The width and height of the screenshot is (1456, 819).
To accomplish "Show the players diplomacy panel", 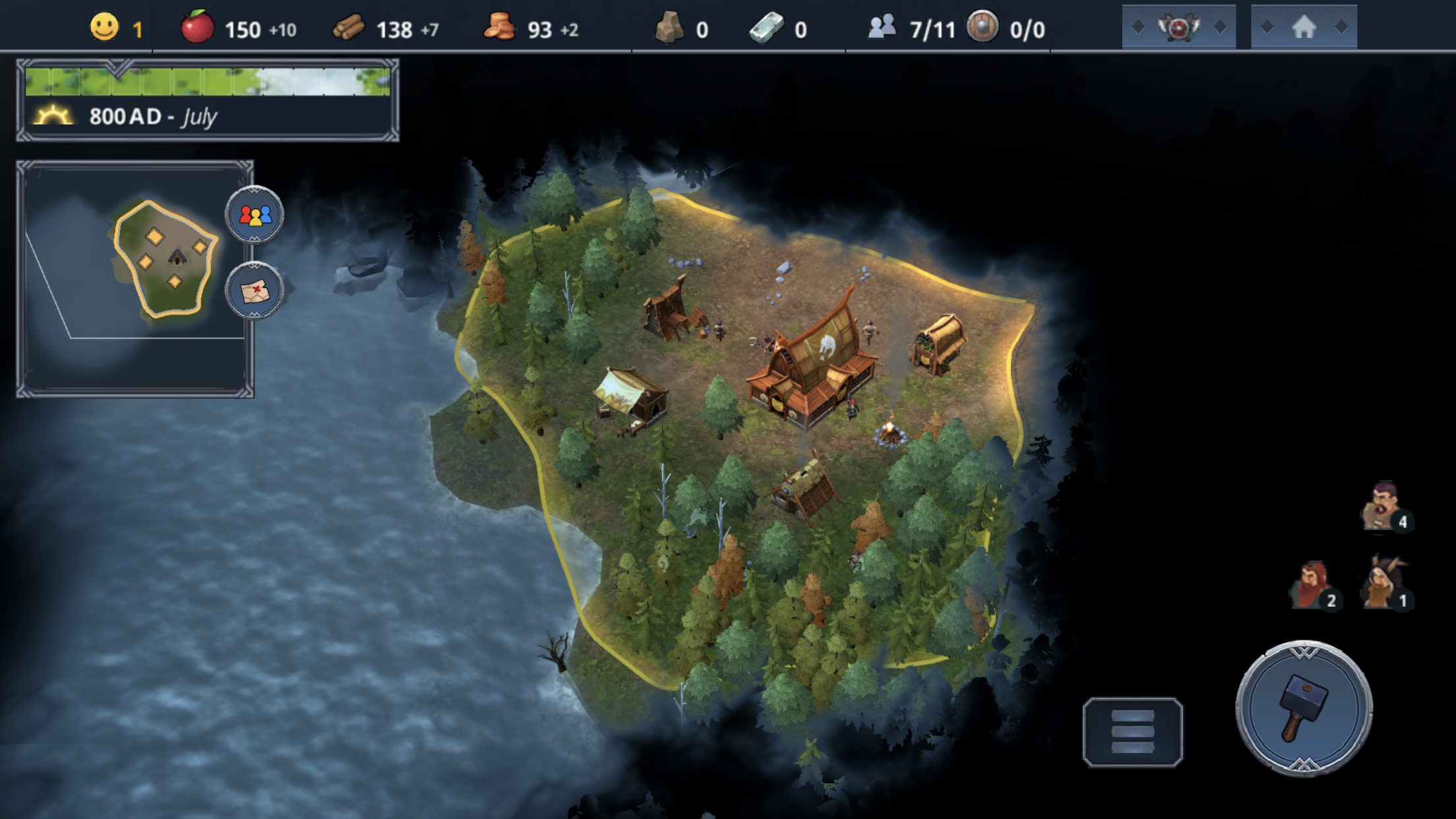I will [255, 215].
